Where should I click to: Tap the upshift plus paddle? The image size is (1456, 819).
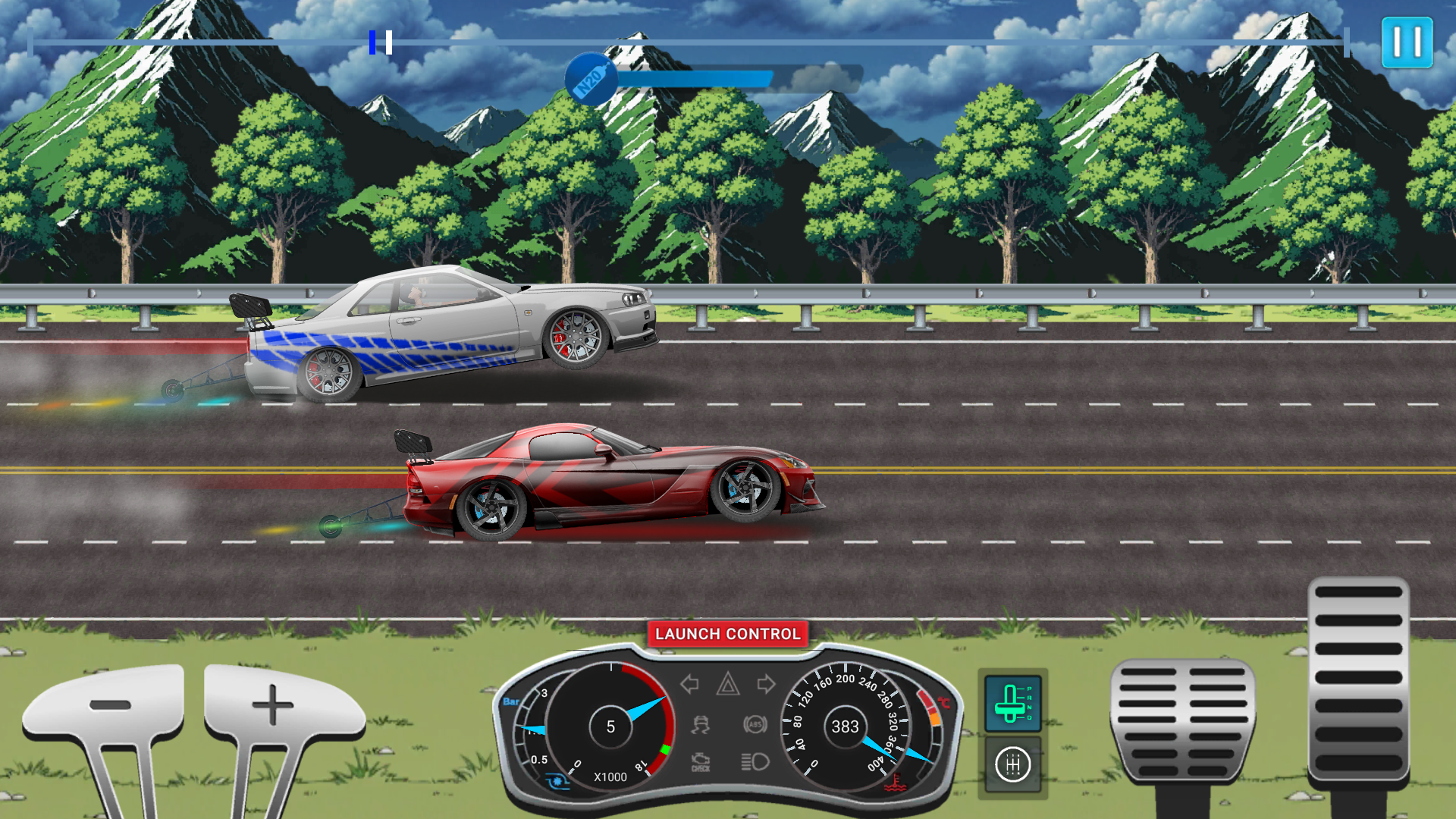pos(273,705)
